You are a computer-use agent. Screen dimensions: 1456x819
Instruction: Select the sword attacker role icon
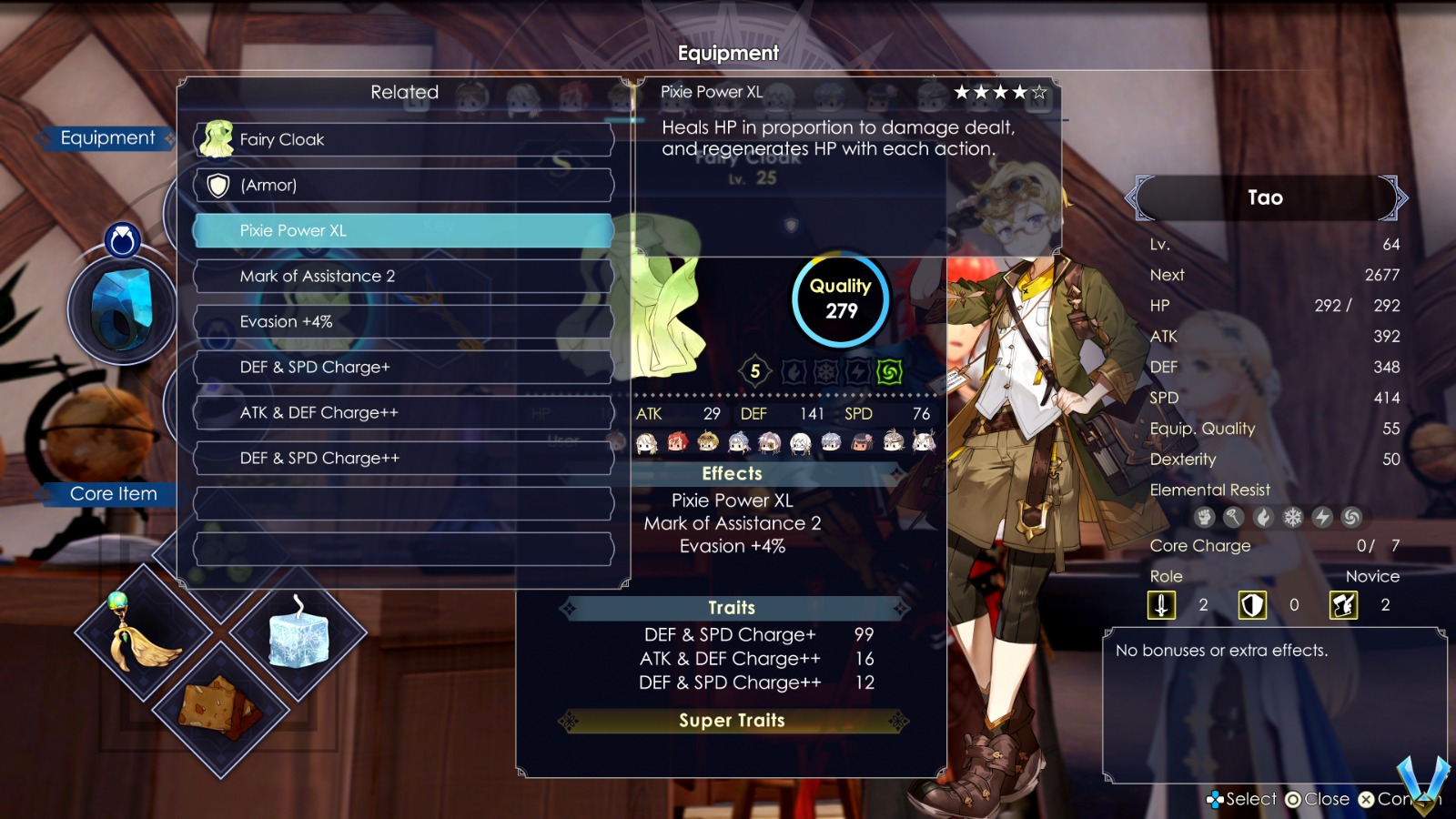1162,604
